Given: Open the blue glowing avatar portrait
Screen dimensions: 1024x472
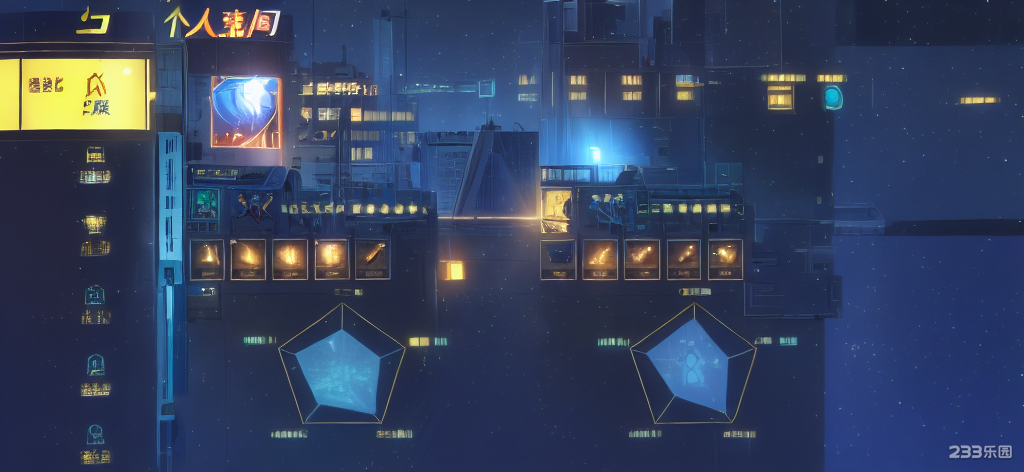Looking at the screenshot, I should click(x=245, y=112).
